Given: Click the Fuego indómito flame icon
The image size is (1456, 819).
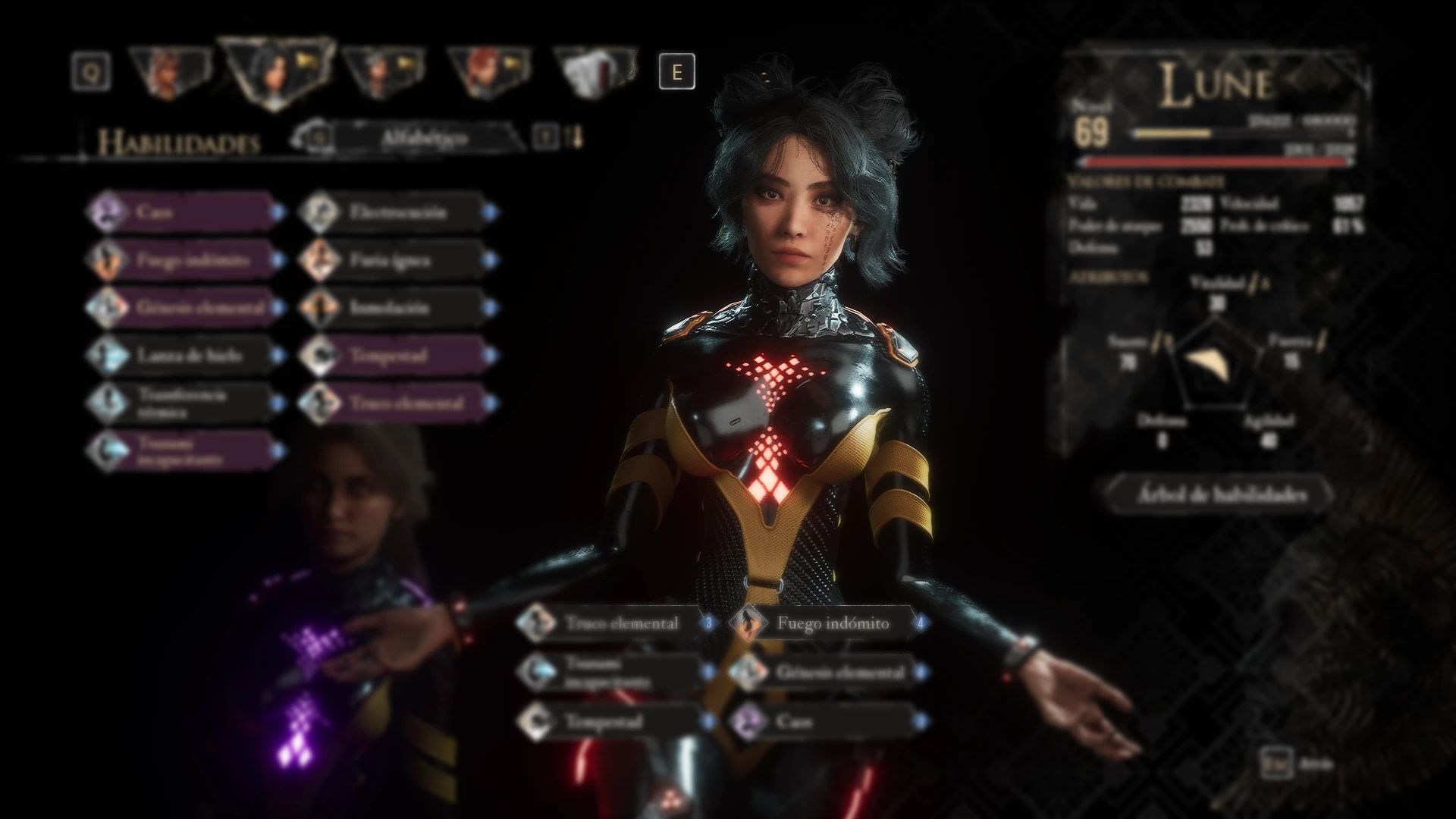Looking at the screenshot, I should [106, 260].
